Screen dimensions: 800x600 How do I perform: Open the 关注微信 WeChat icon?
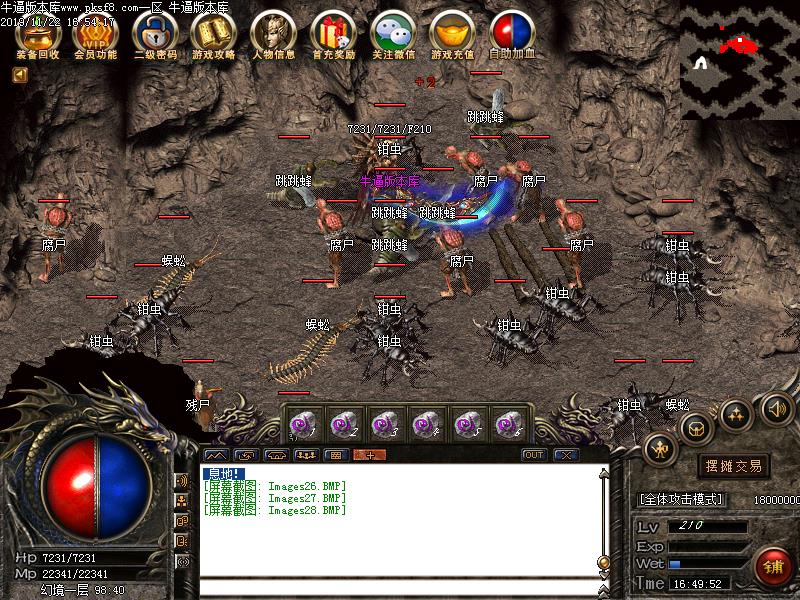pos(392,33)
